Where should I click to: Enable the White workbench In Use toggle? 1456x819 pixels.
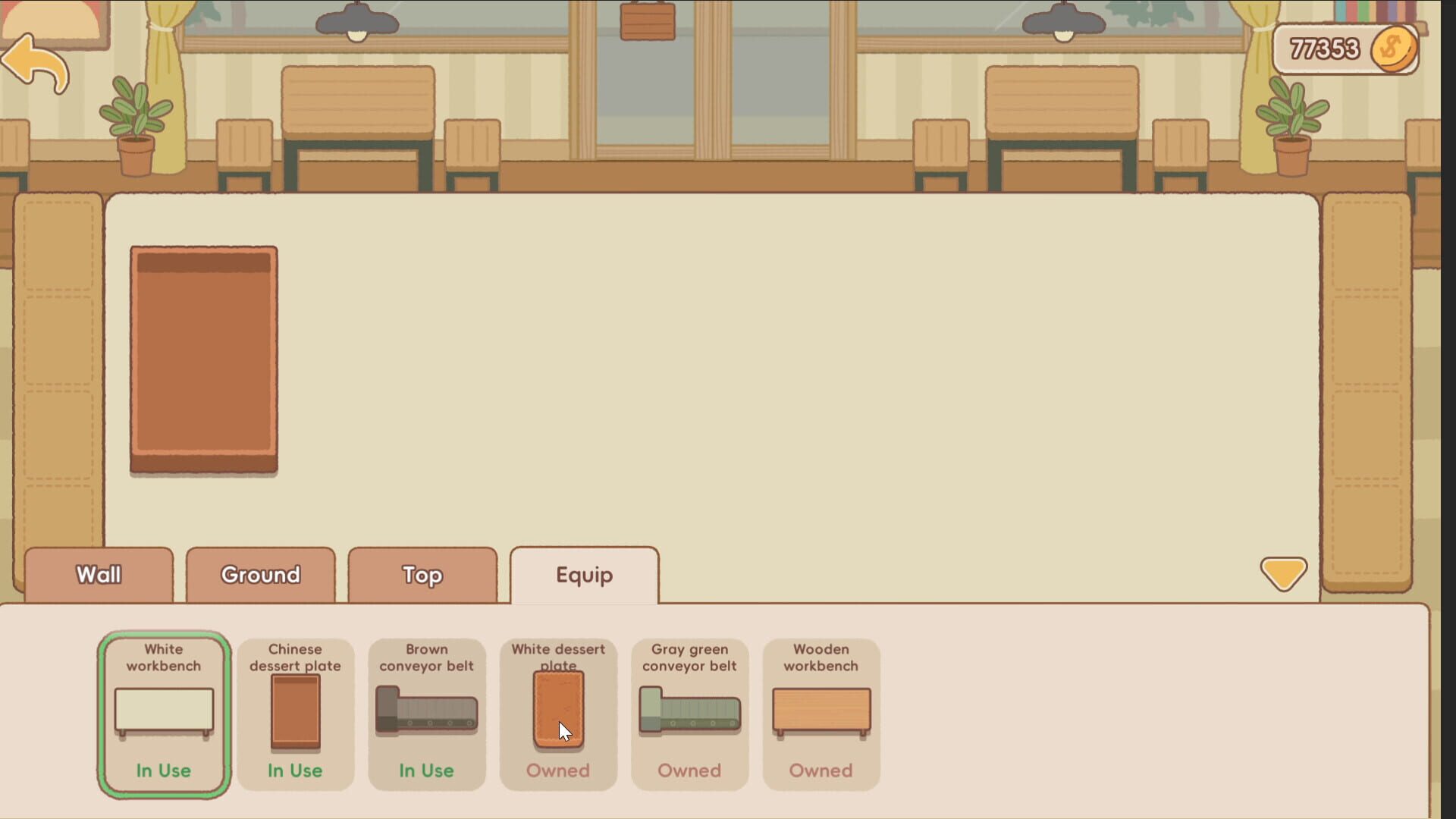pos(163,770)
